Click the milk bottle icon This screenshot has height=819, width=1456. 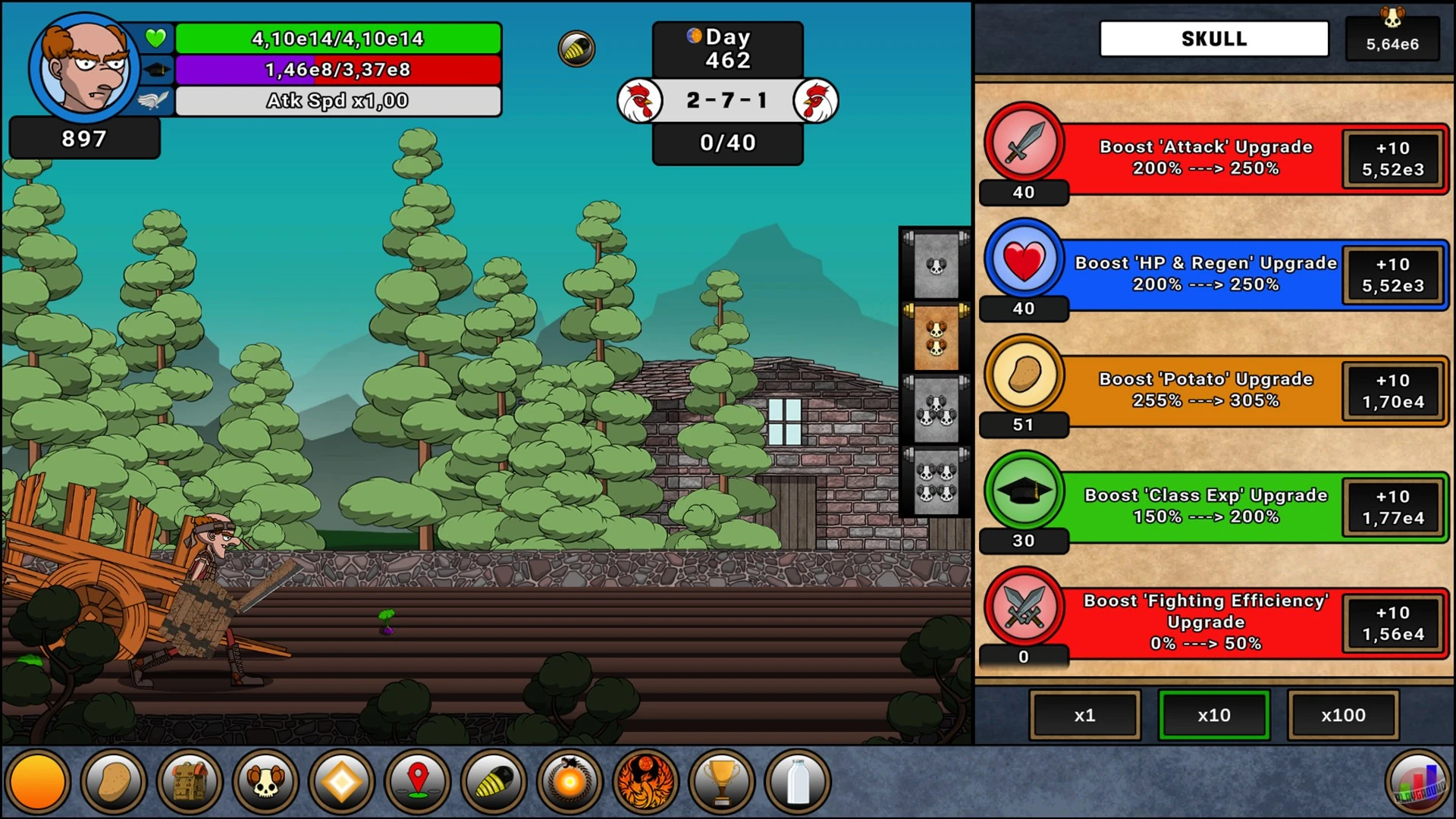pyautogui.click(x=797, y=781)
